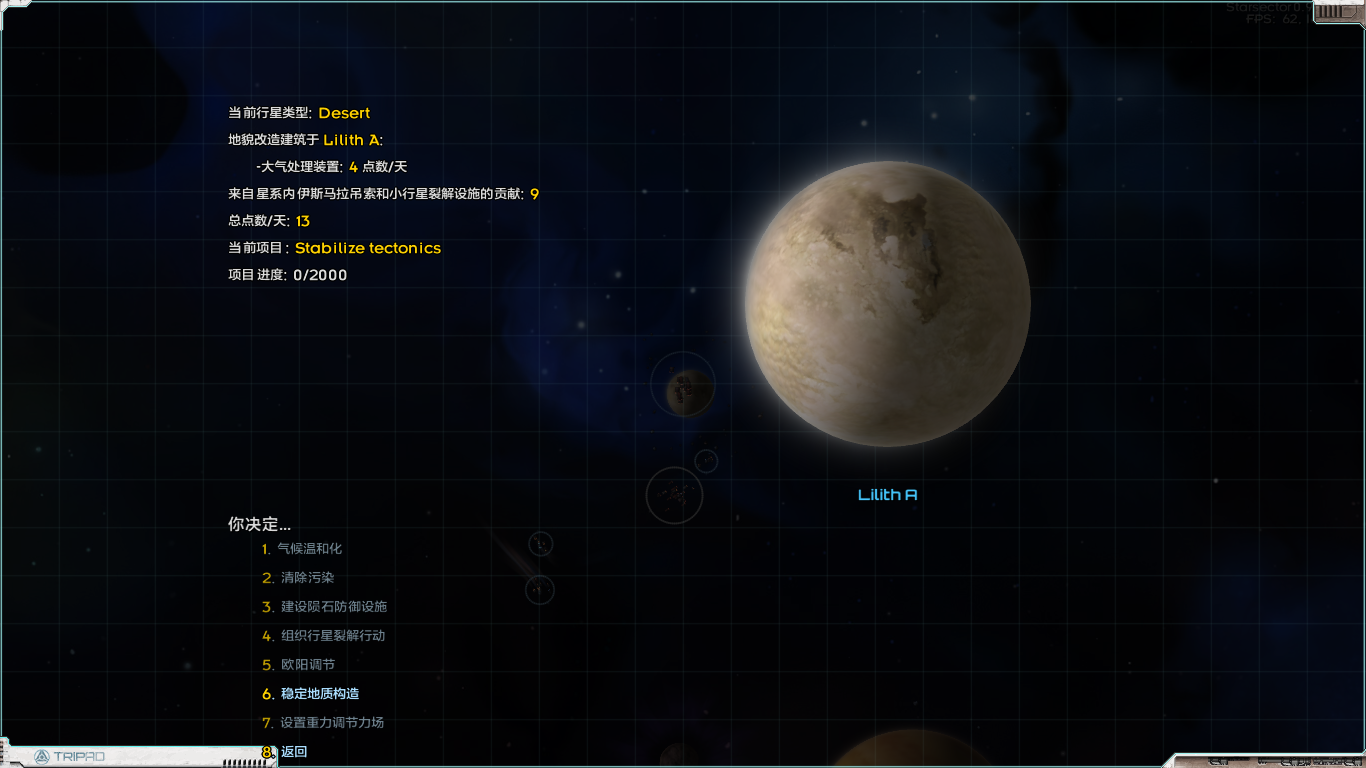Click the Stabilize tectonics project text
The image size is (1366, 768).
[369, 248]
